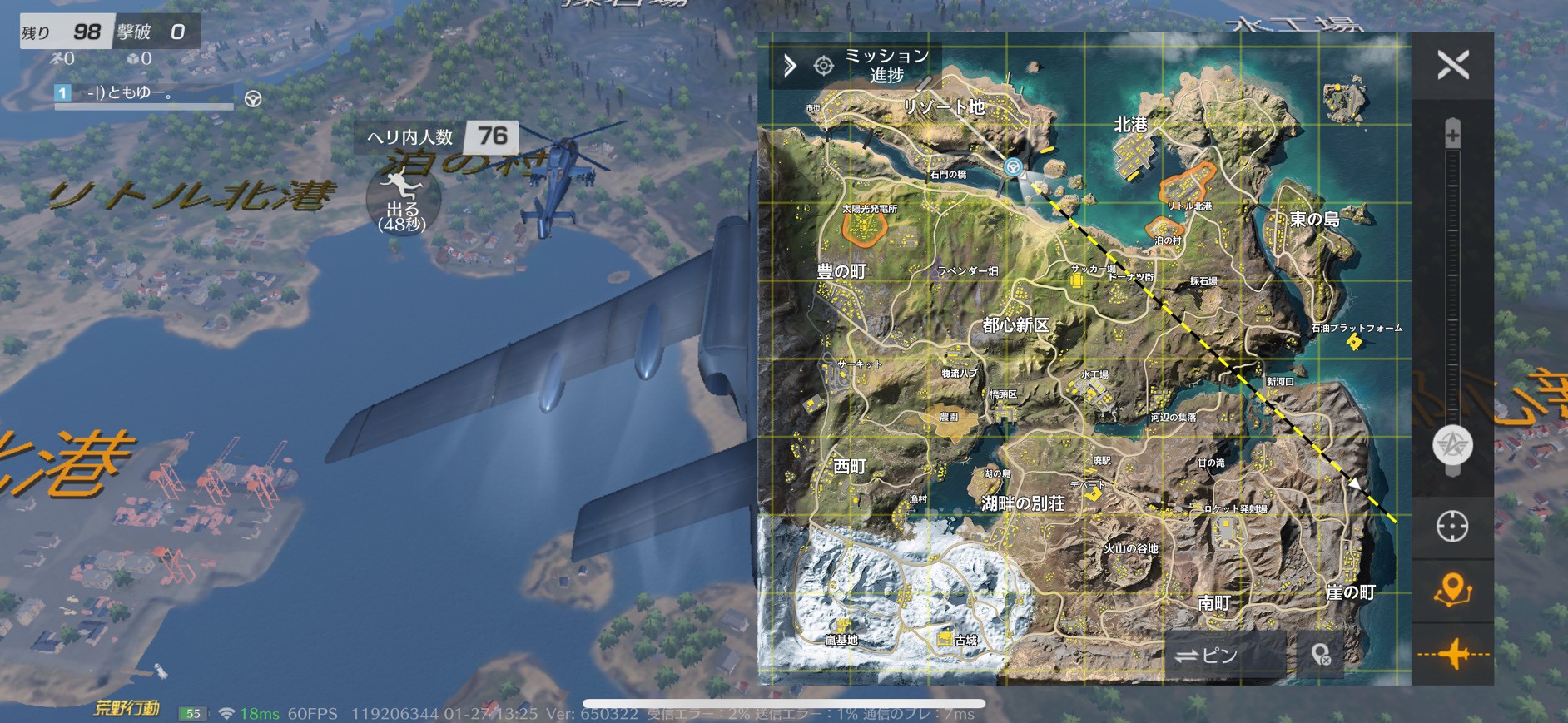Remove the map pin with the delete-pin icon
1568x723 pixels.
1321,656
